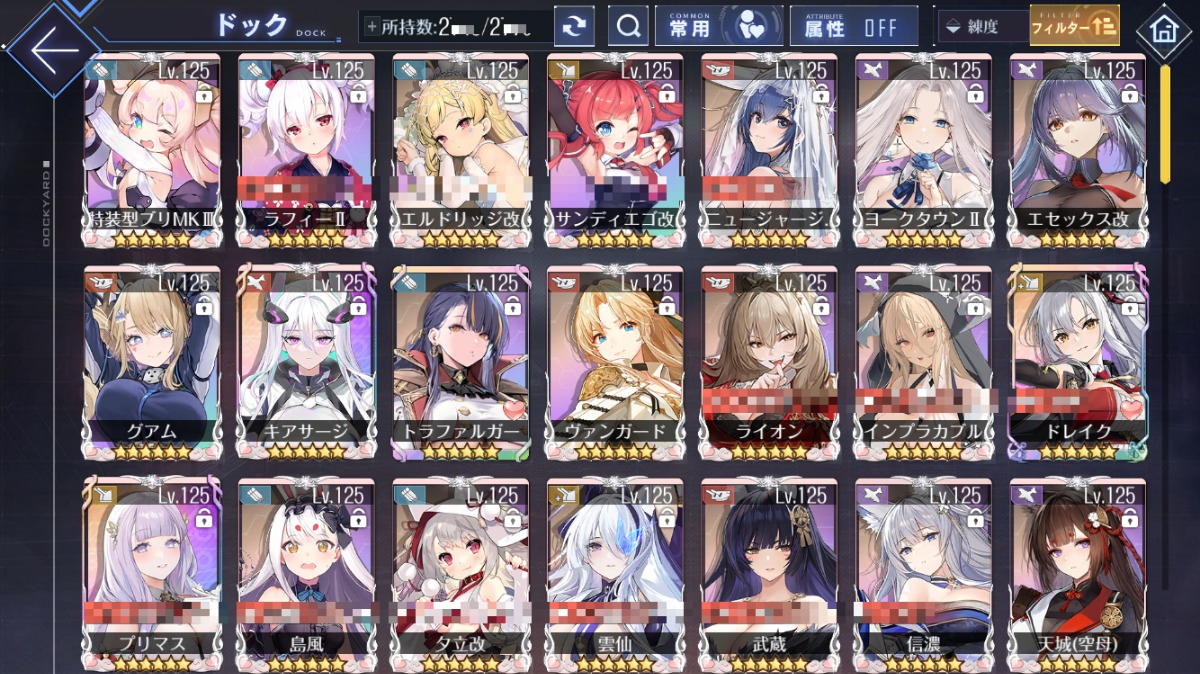The width and height of the screenshot is (1200, 674).
Task: Select the ラフィーII ship card
Action: [307, 150]
